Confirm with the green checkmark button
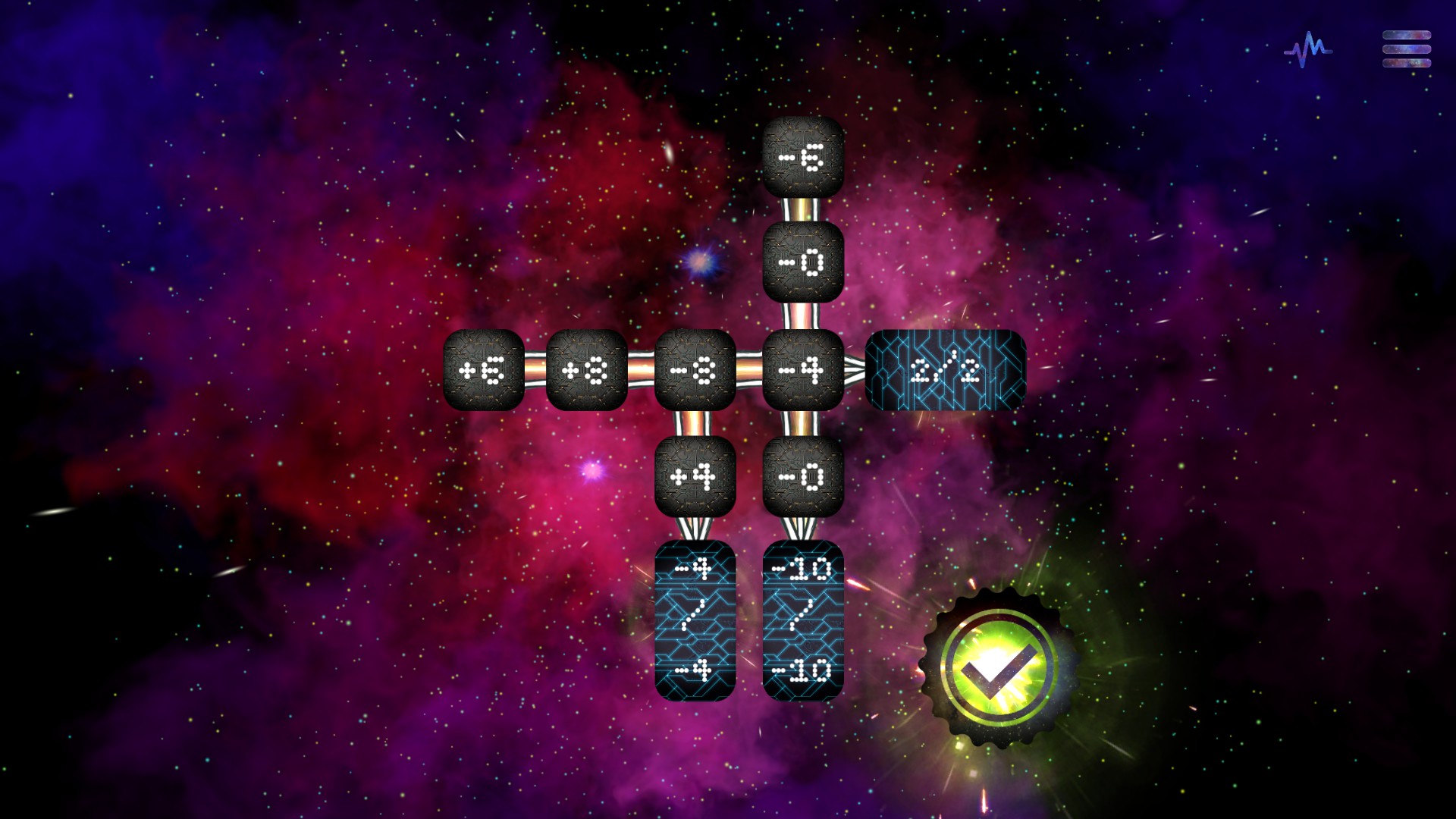This screenshot has height=819, width=1456. click(996, 667)
